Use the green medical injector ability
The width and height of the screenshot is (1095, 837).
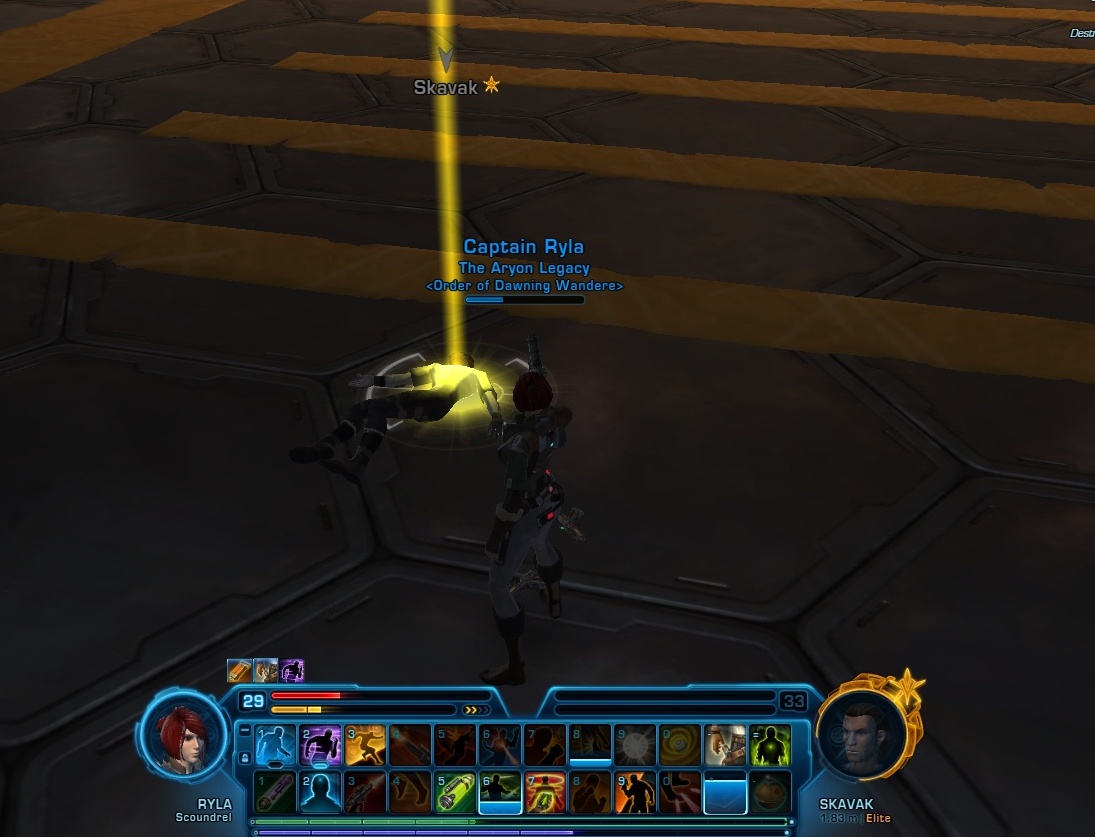pos(455,792)
